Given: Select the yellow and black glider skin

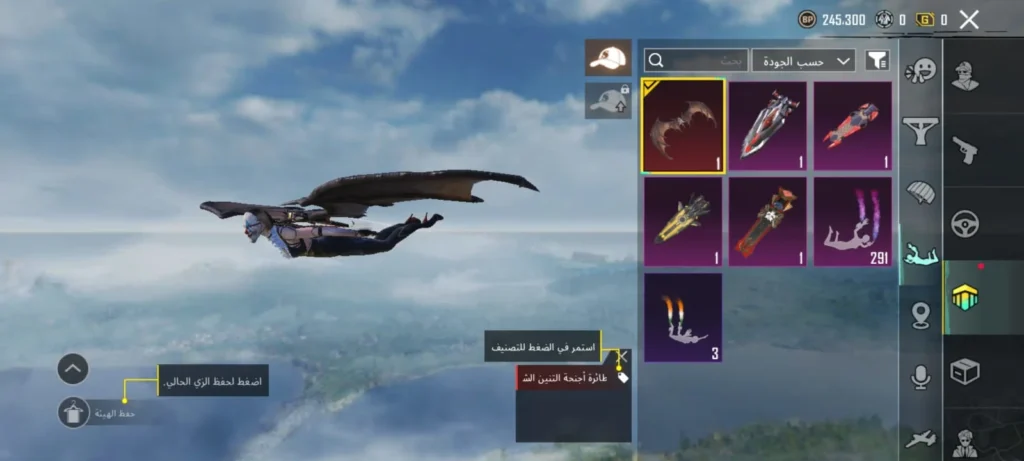Looking at the screenshot, I should (x=683, y=222).
